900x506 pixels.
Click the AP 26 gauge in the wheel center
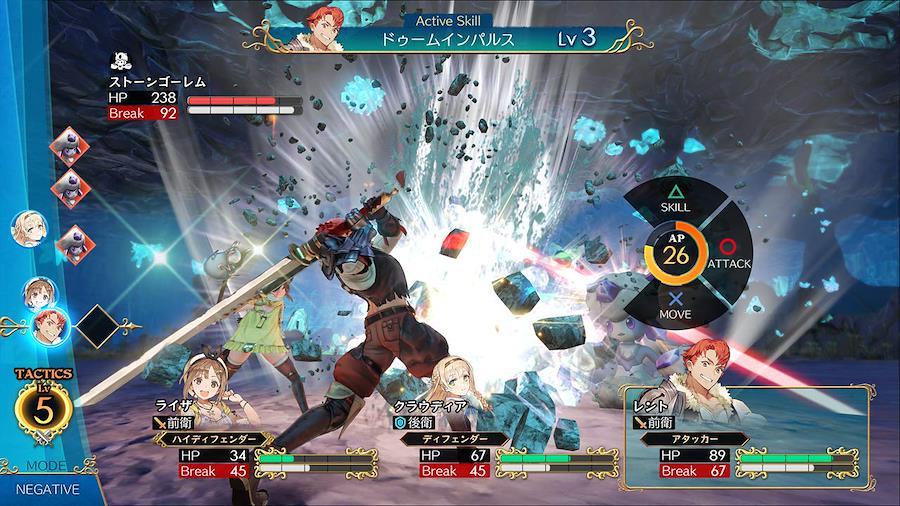(677, 253)
